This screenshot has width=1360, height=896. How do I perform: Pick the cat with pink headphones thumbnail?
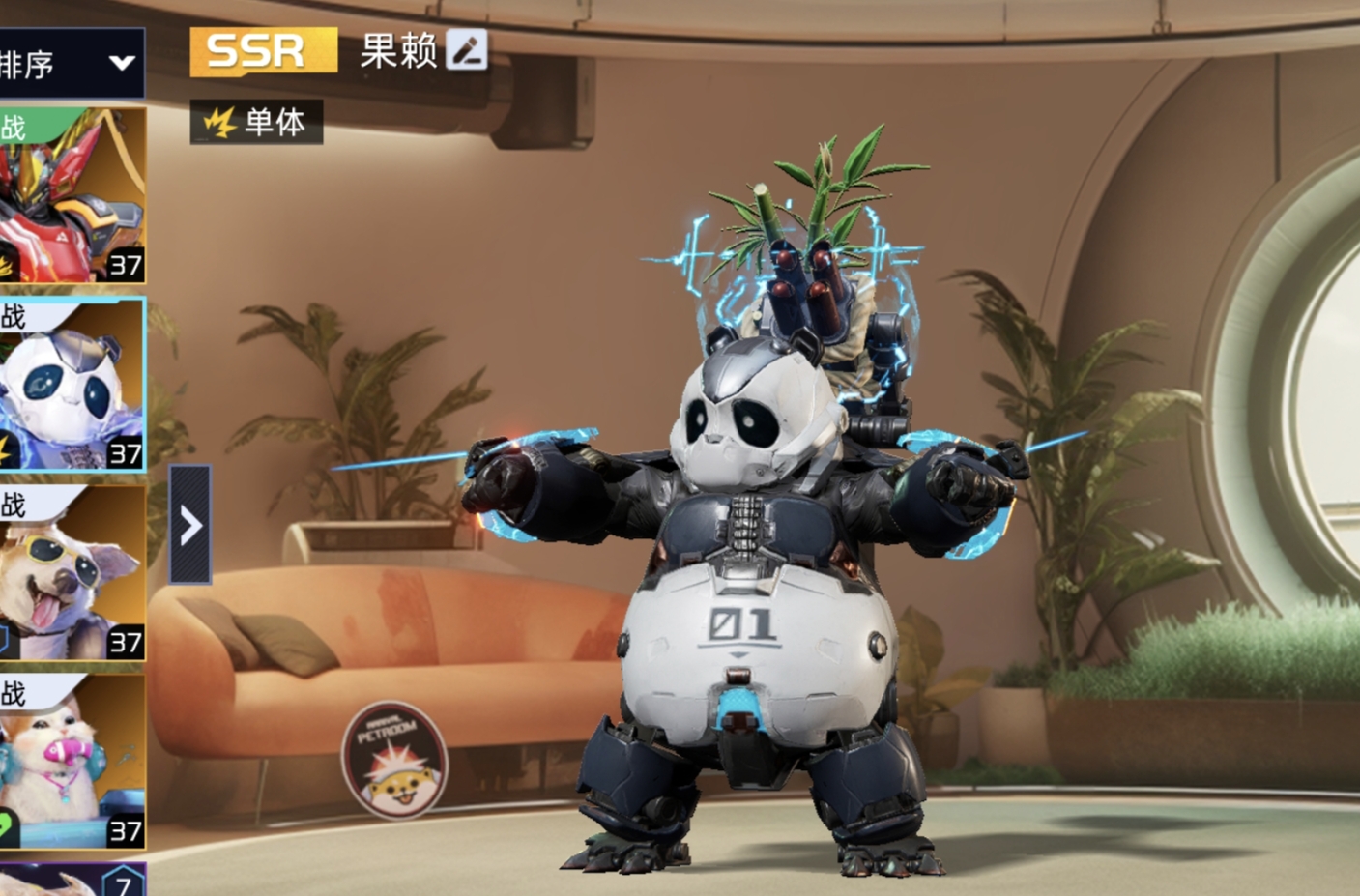tap(72, 762)
